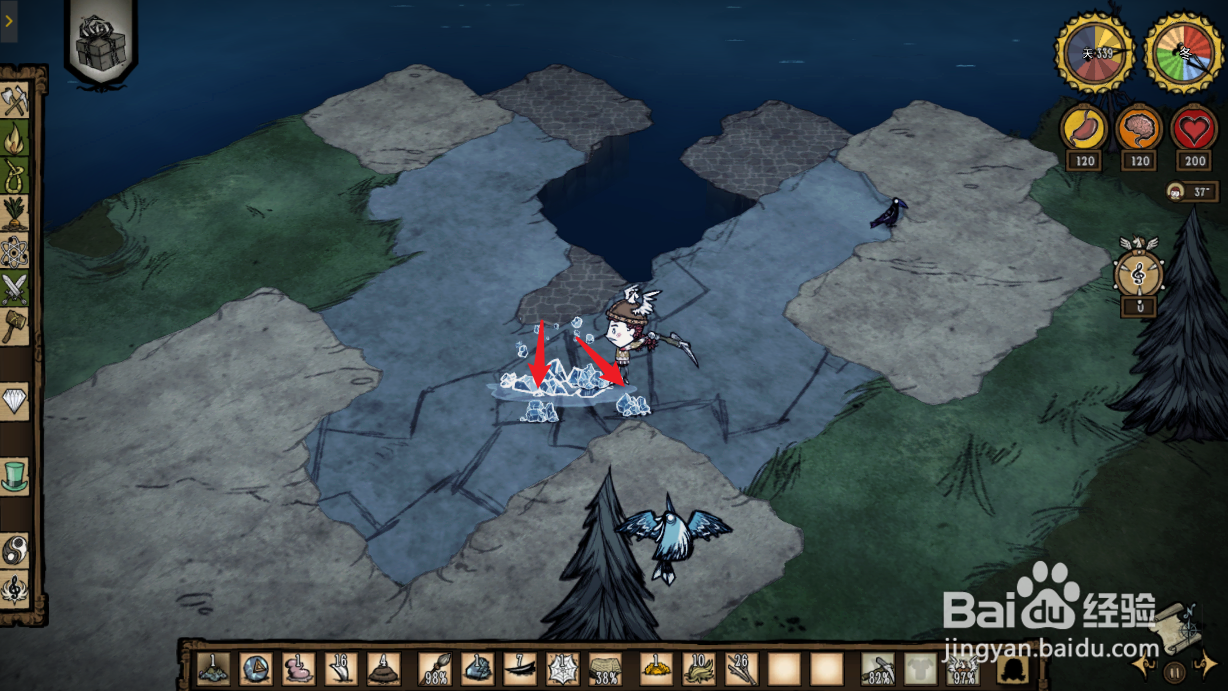Open the green top hat Dress tab
Viewport: 1228px width, 691px height.
point(15,476)
